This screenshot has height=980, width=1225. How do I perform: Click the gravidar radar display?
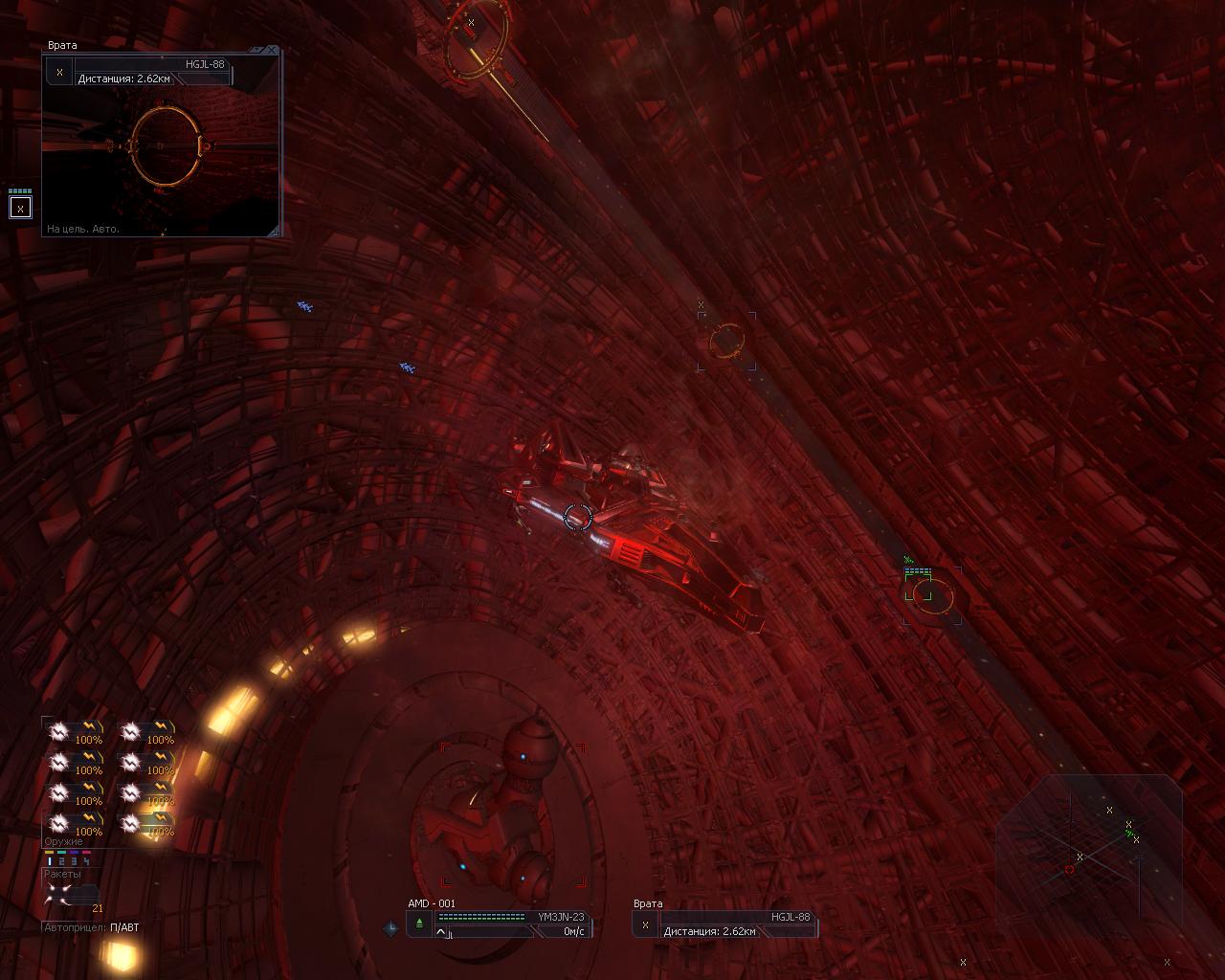1091,850
